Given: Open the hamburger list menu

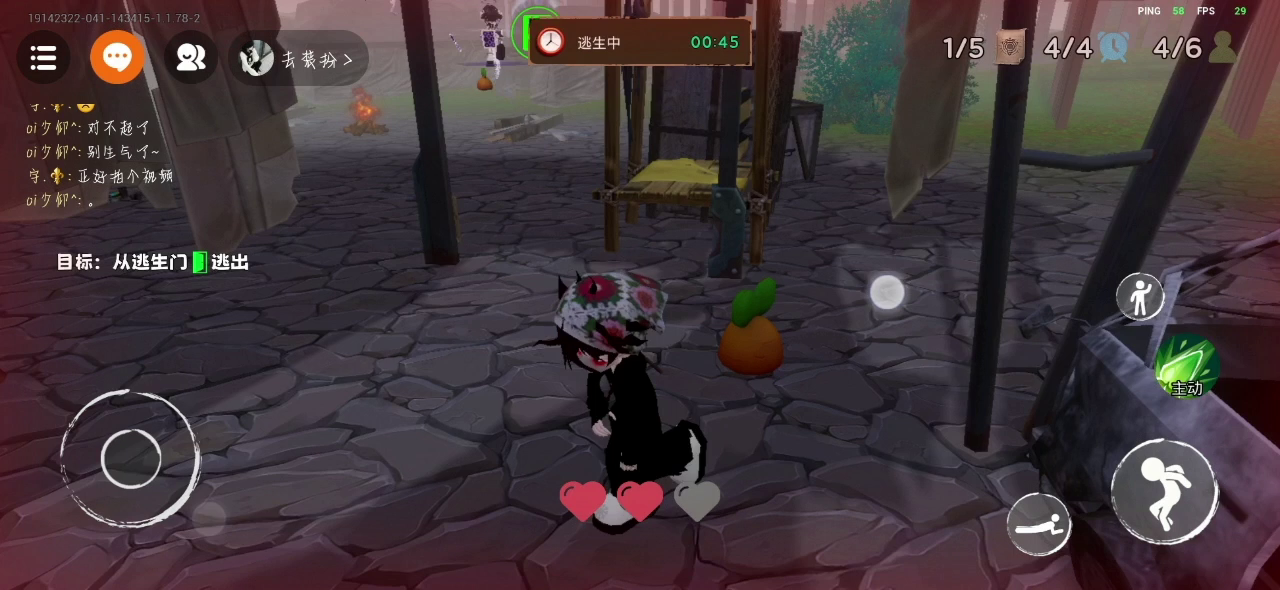Looking at the screenshot, I should [x=43, y=58].
